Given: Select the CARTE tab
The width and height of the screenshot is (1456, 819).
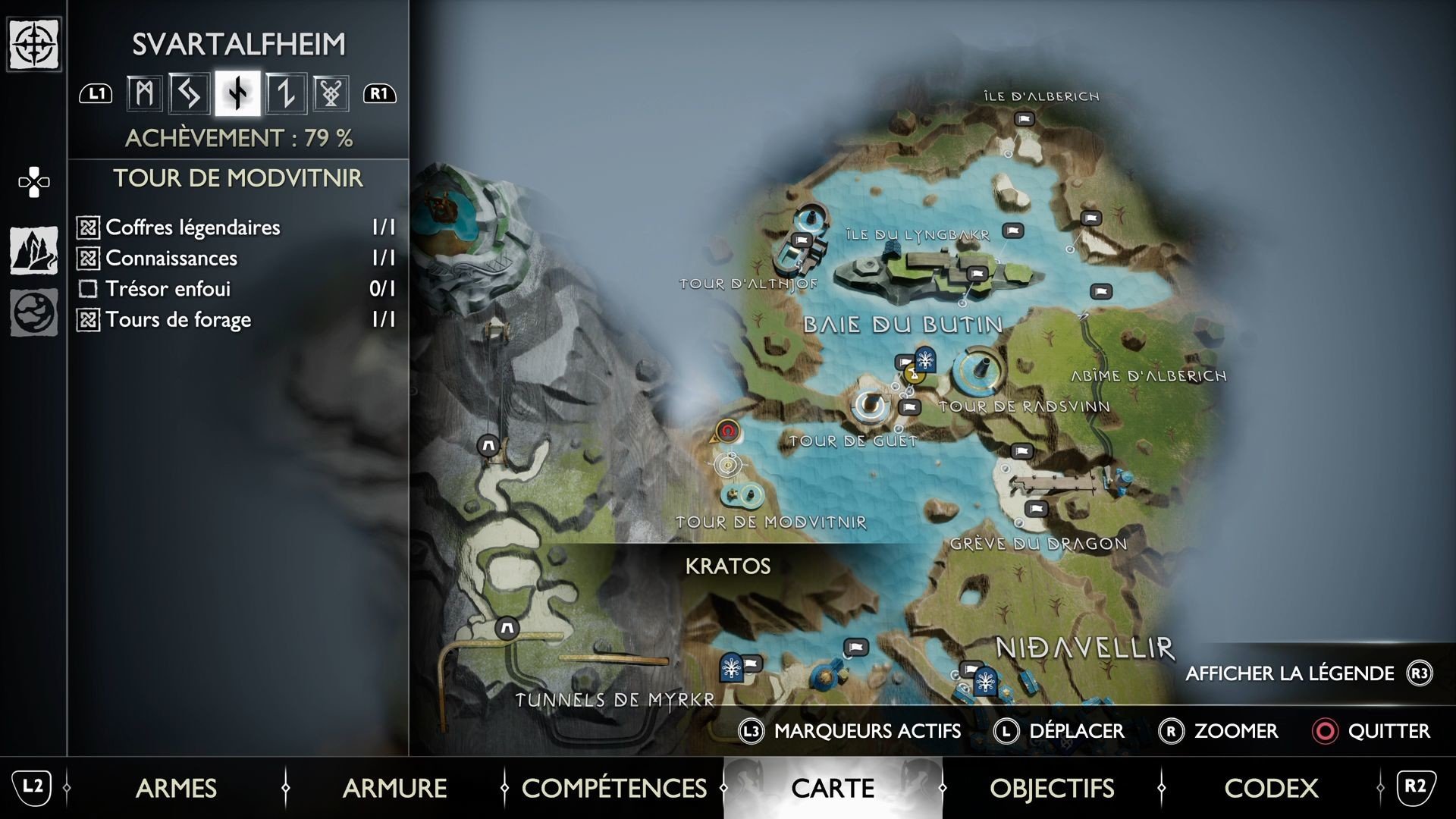Looking at the screenshot, I should coord(833,789).
